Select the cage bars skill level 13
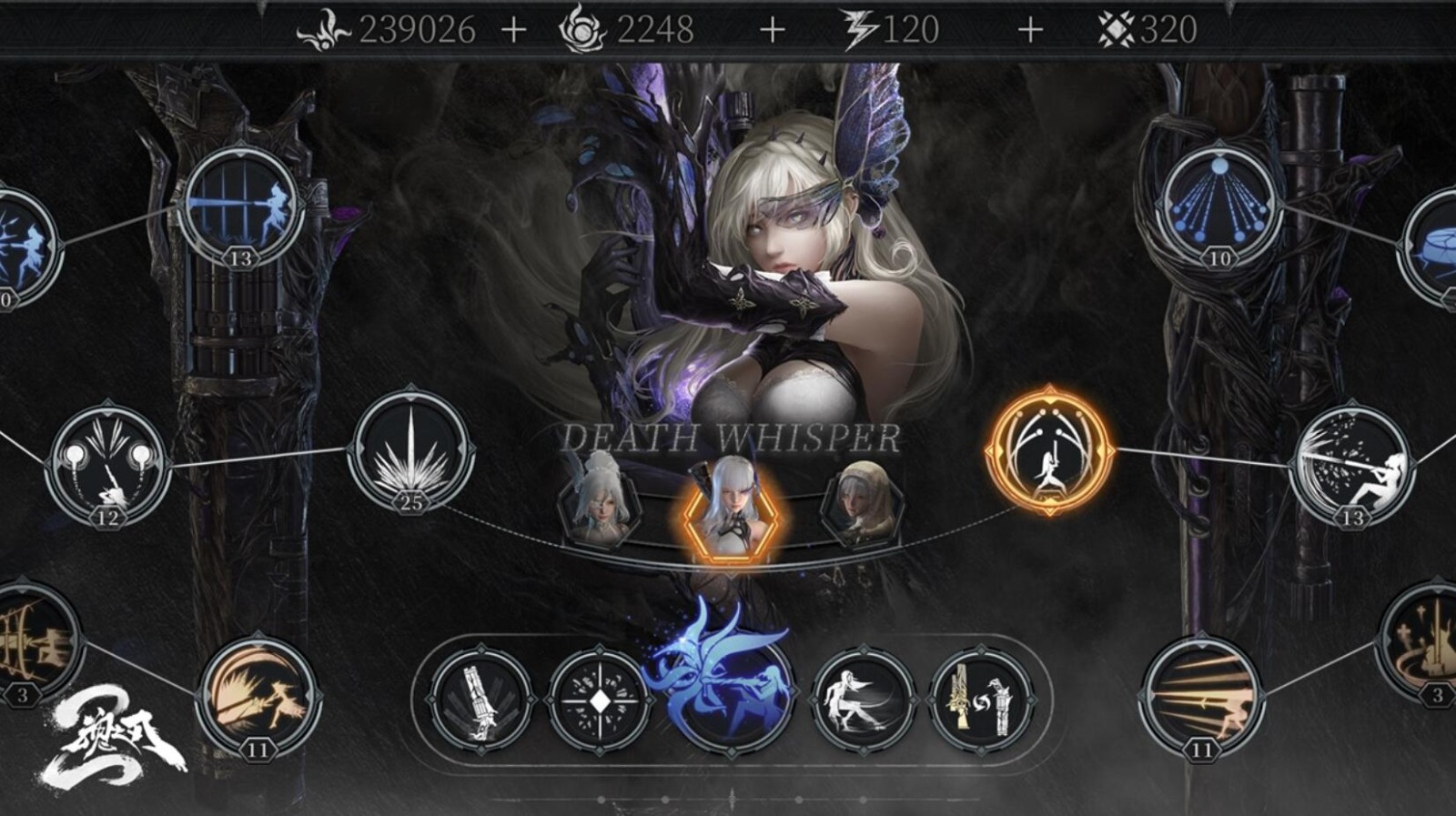Image resolution: width=1456 pixels, height=816 pixels. click(240, 207)
